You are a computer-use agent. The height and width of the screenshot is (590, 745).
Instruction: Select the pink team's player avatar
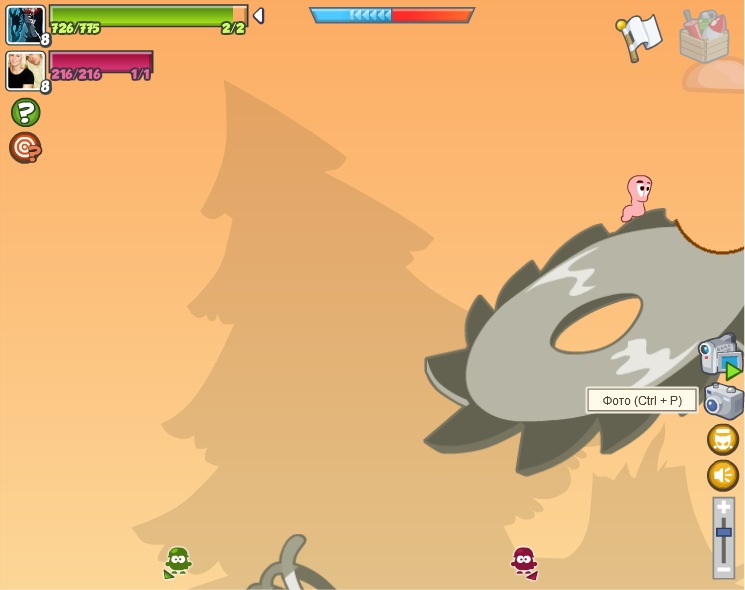[x=25, y=71]
